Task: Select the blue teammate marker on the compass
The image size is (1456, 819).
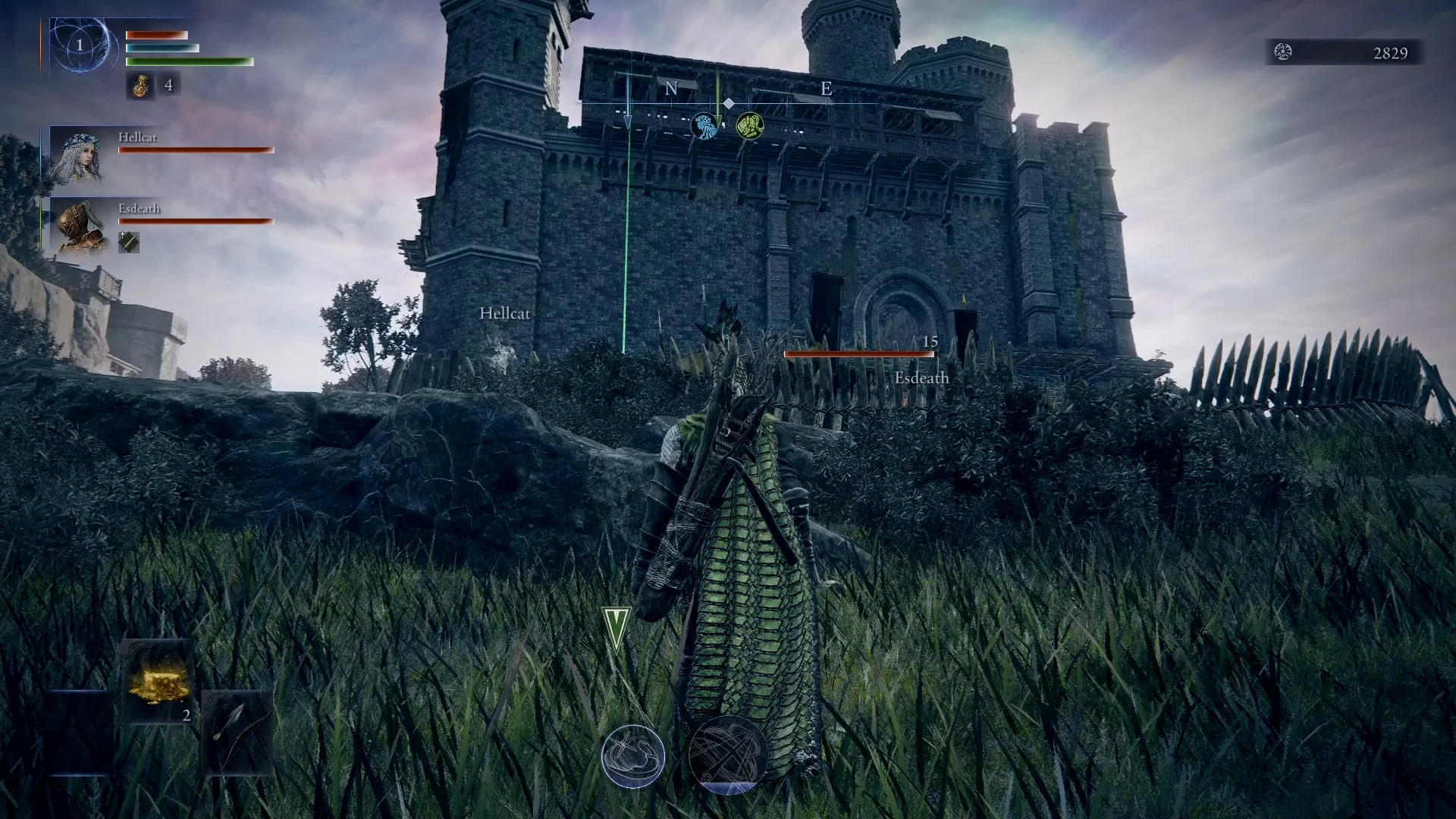Action: click(x=704, y=126)
